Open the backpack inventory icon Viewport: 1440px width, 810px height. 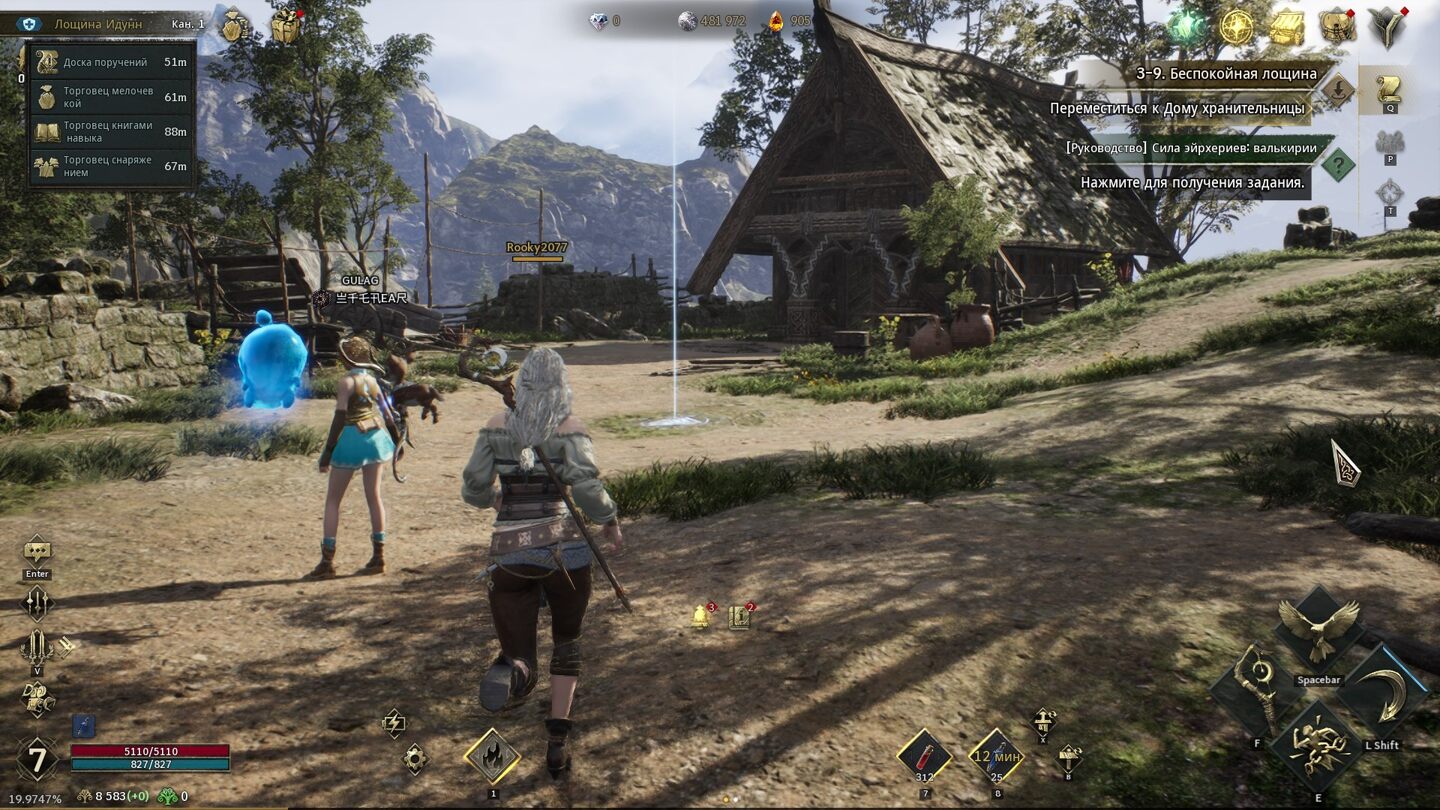(x=1337, y=26)
